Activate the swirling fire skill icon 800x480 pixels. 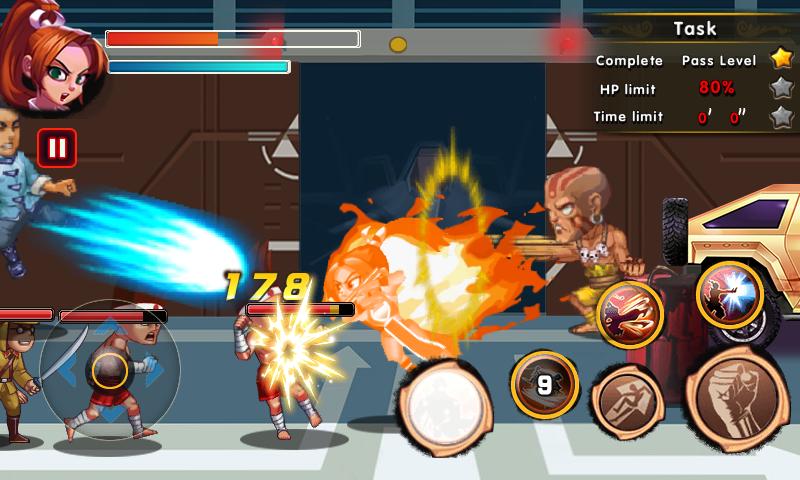[630, 313]
